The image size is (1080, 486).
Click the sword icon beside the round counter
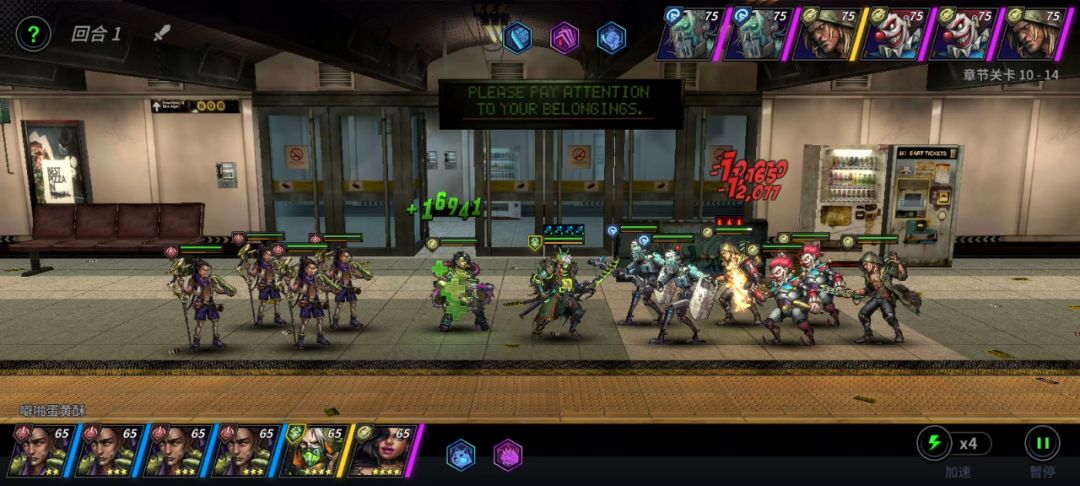pyautogui.click(x=162, y=33)
